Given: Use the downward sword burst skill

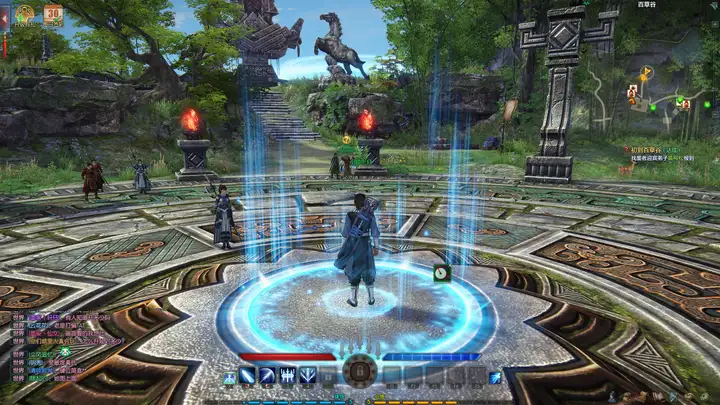Looking at the screenshot, I should tap(308, 376).
